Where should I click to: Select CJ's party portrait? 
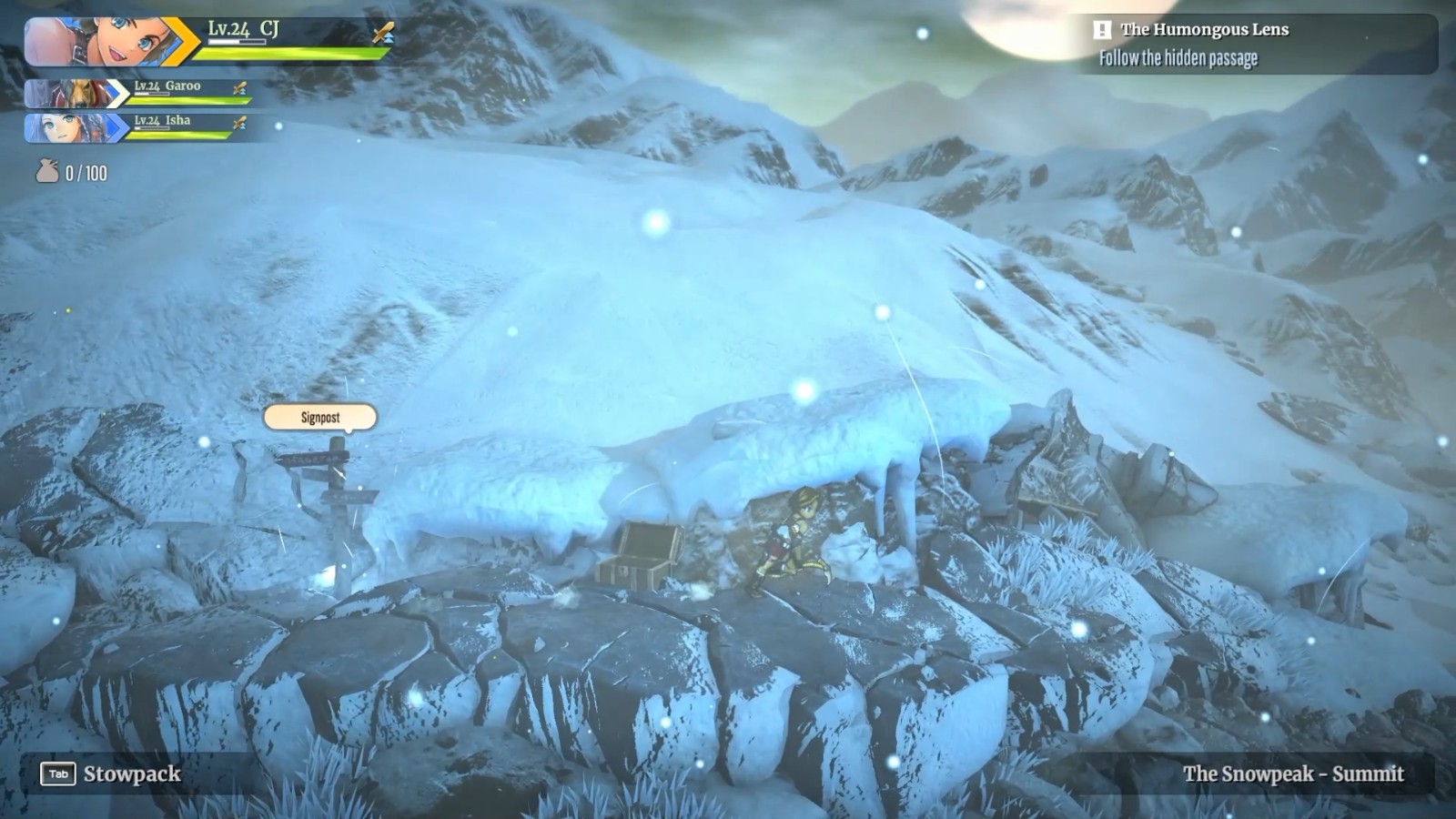click(100, 42)
